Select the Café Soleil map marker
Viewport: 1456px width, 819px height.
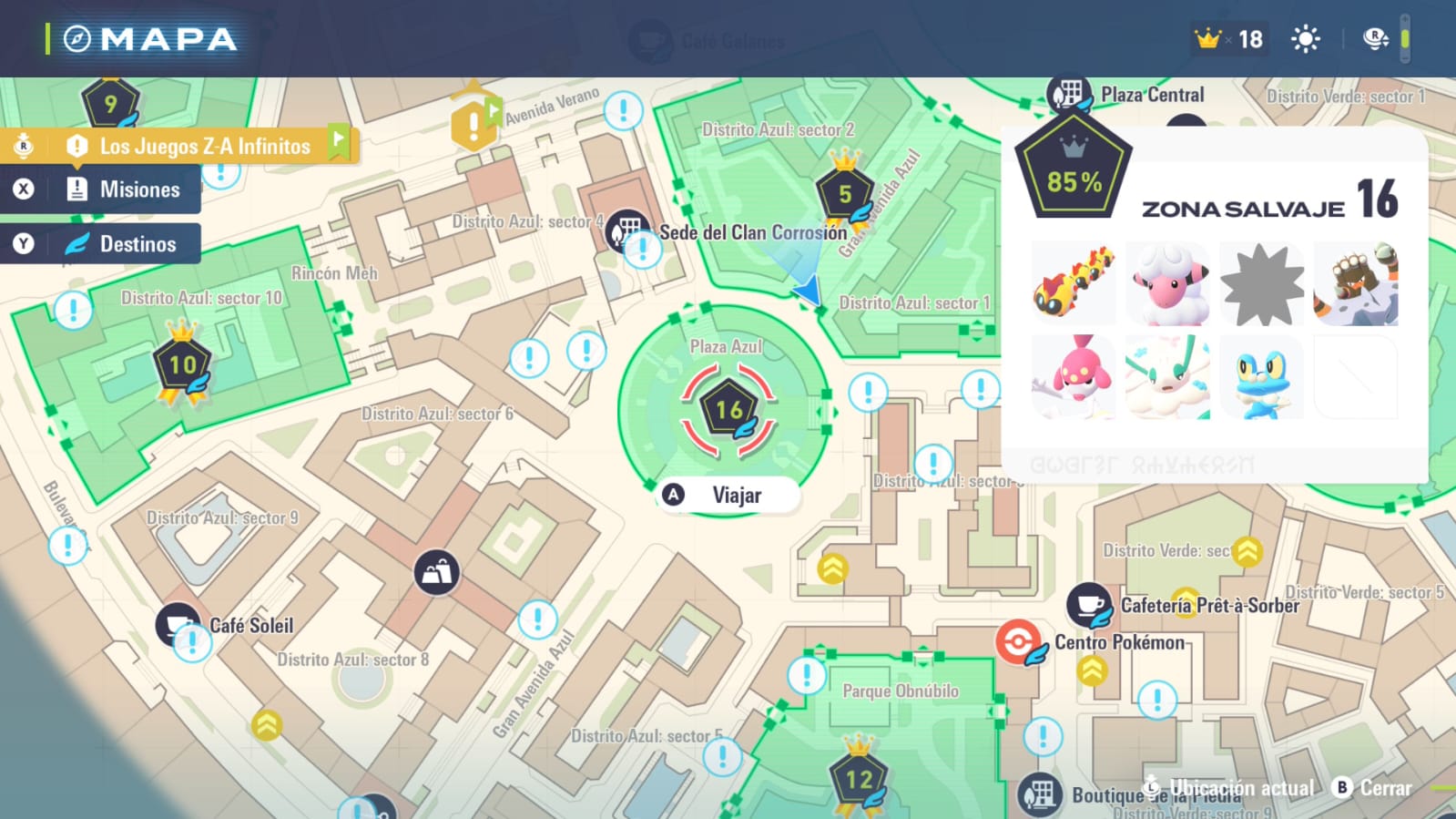click(x=177, y=623)
